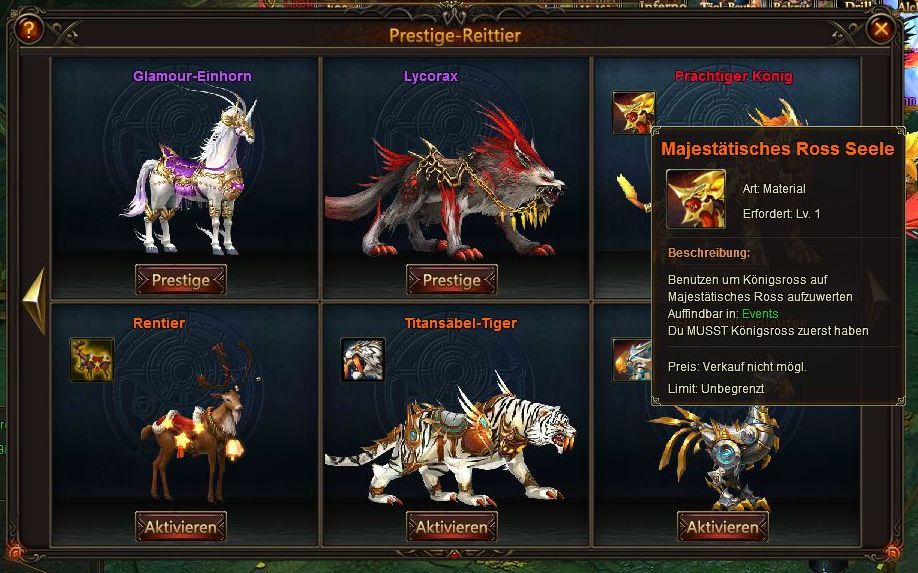Viewport: 918px width, 573px height.
Task: Follow the green Events link in tooltip
Action: coord(760,314)
